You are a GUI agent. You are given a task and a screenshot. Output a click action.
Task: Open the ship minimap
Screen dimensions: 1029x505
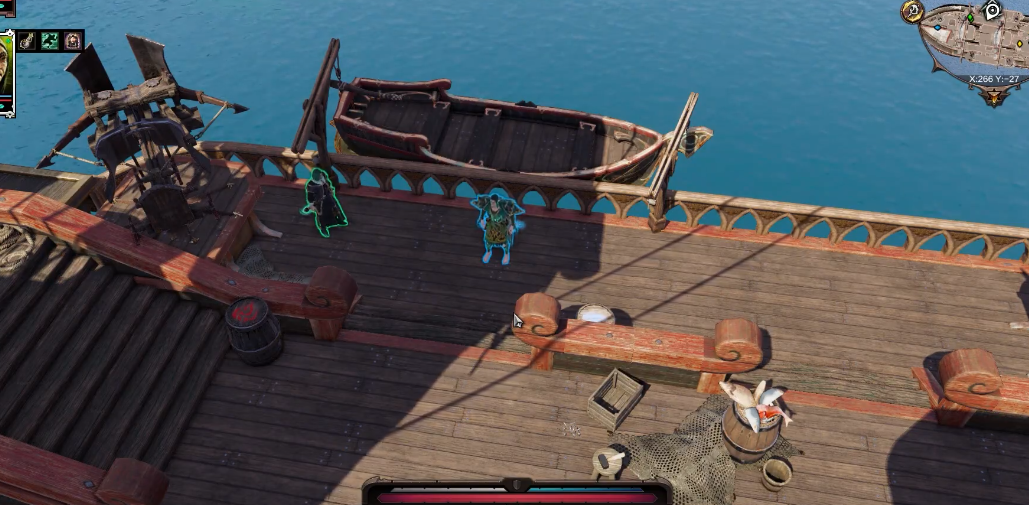[975, 45]
